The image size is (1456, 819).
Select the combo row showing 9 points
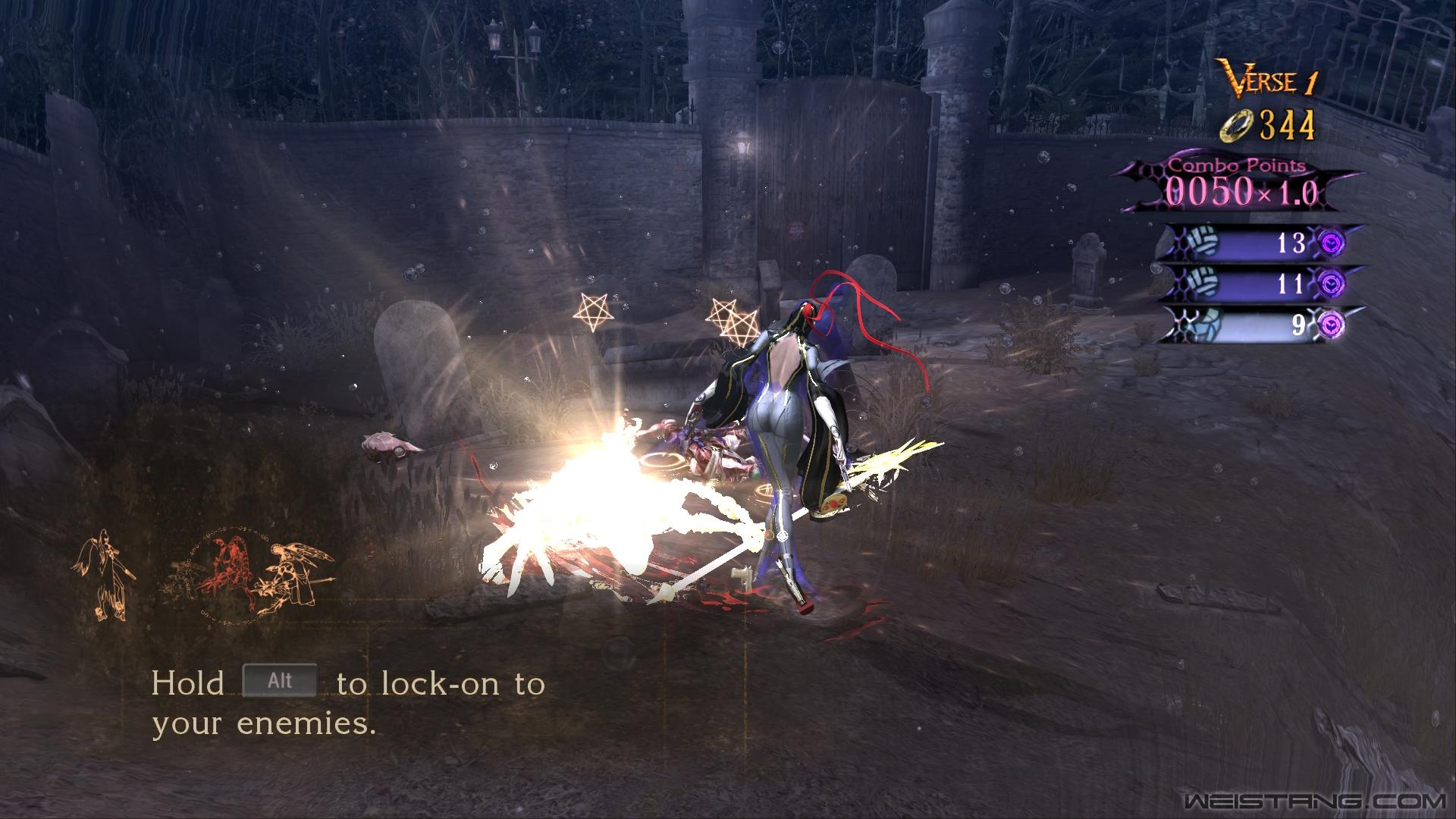[x=1259, y=325]
